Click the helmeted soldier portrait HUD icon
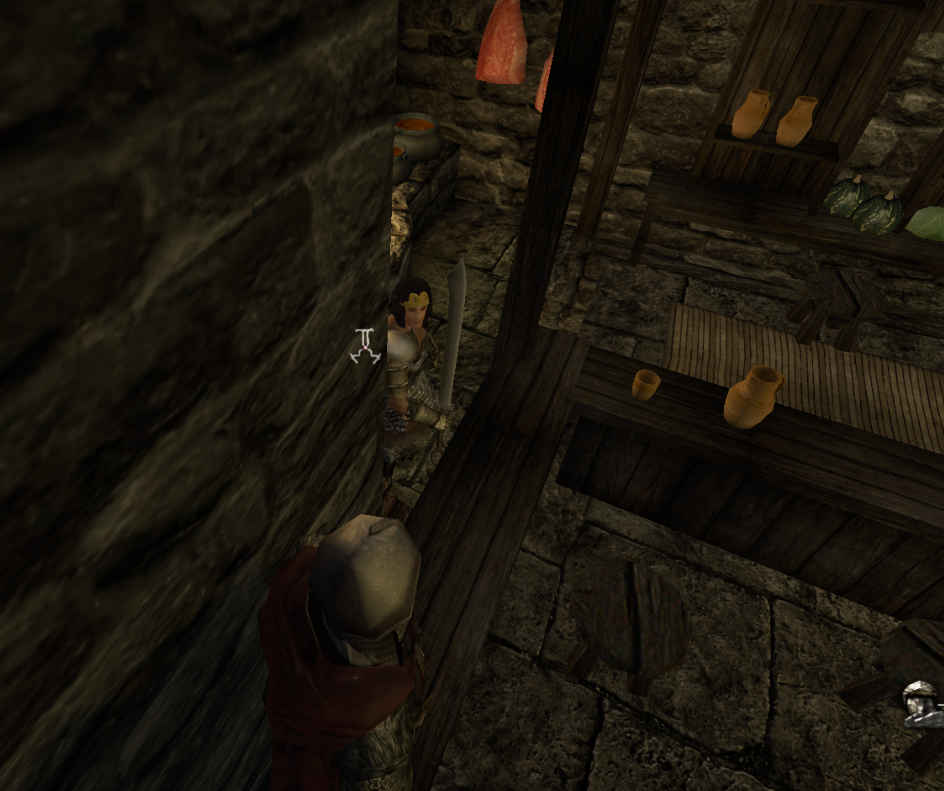This screenshot has height=791, width=944. pyautogui.click(x=921, y=704)
